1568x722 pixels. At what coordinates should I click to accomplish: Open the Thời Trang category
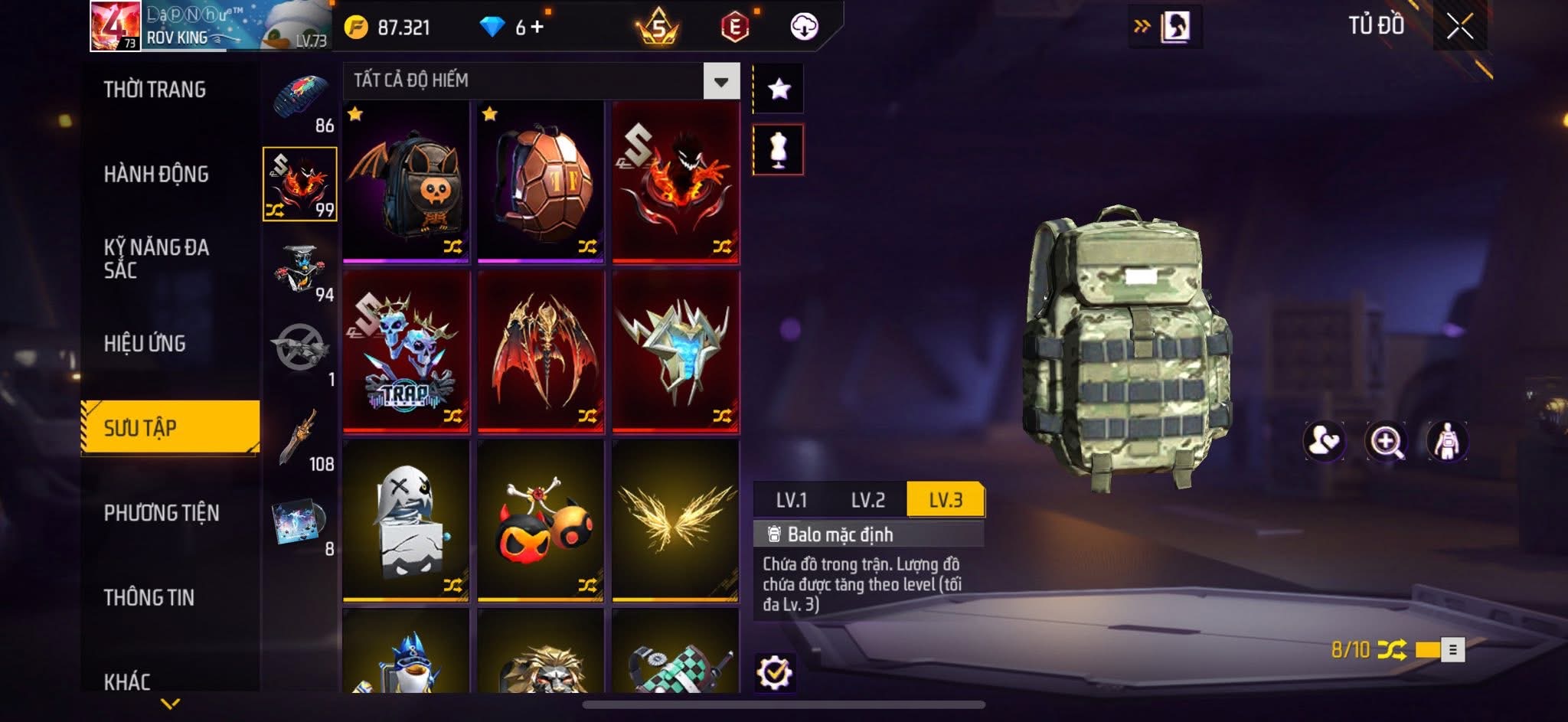click(155, 90)
